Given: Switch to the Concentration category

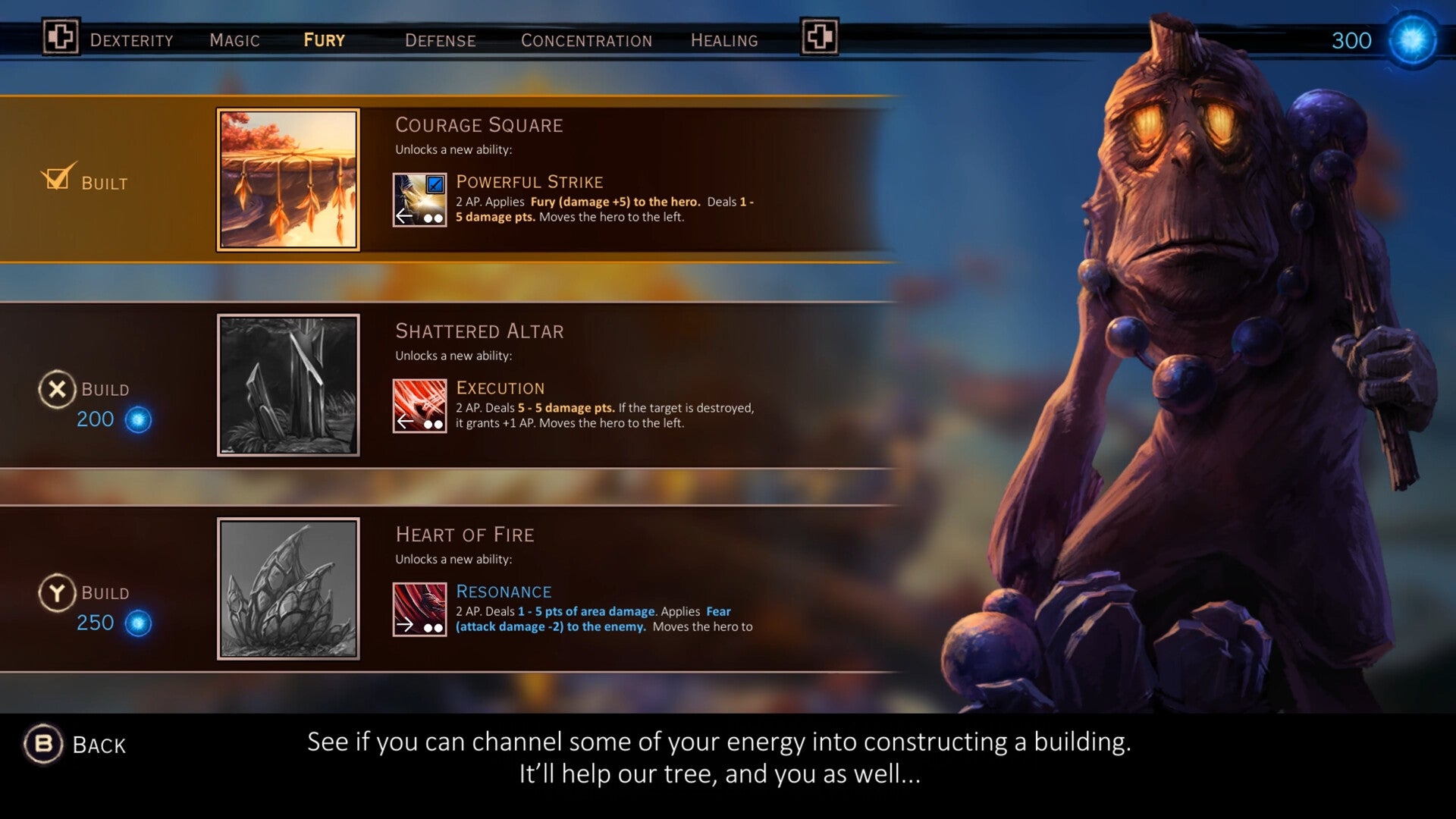Looking at the screenshot, I should pos(586,40).
